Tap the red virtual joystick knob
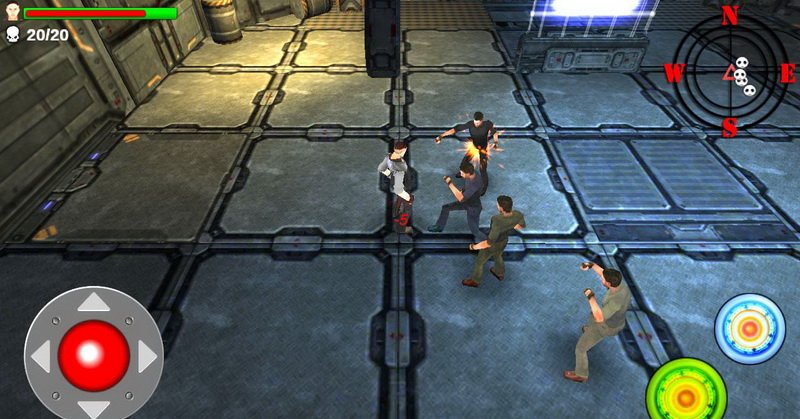Viewport: 800px width, 419px height. (x=93, y=354)
